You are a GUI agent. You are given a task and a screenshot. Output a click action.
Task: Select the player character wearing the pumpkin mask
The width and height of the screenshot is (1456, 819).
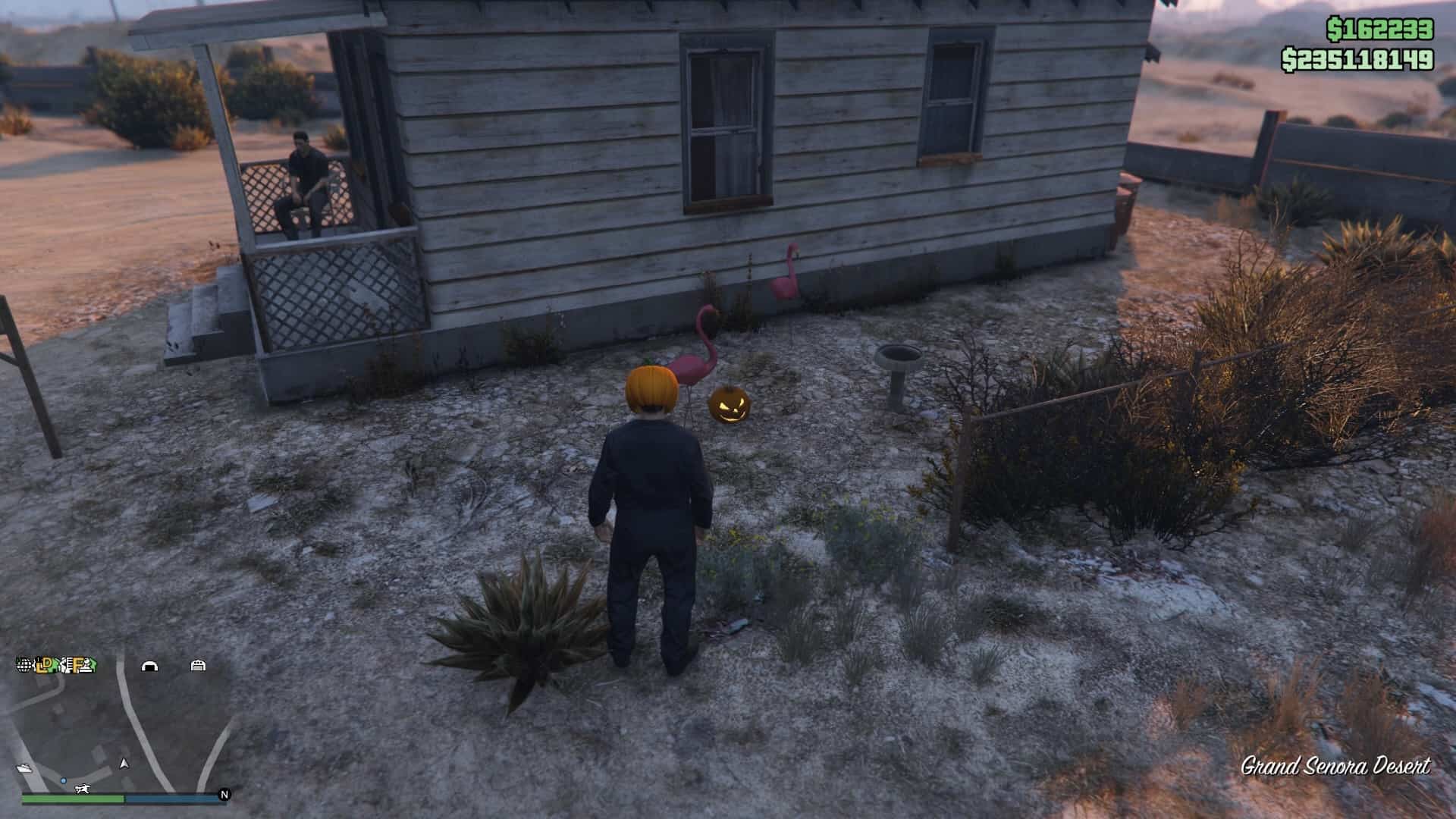tap(653, 493)
